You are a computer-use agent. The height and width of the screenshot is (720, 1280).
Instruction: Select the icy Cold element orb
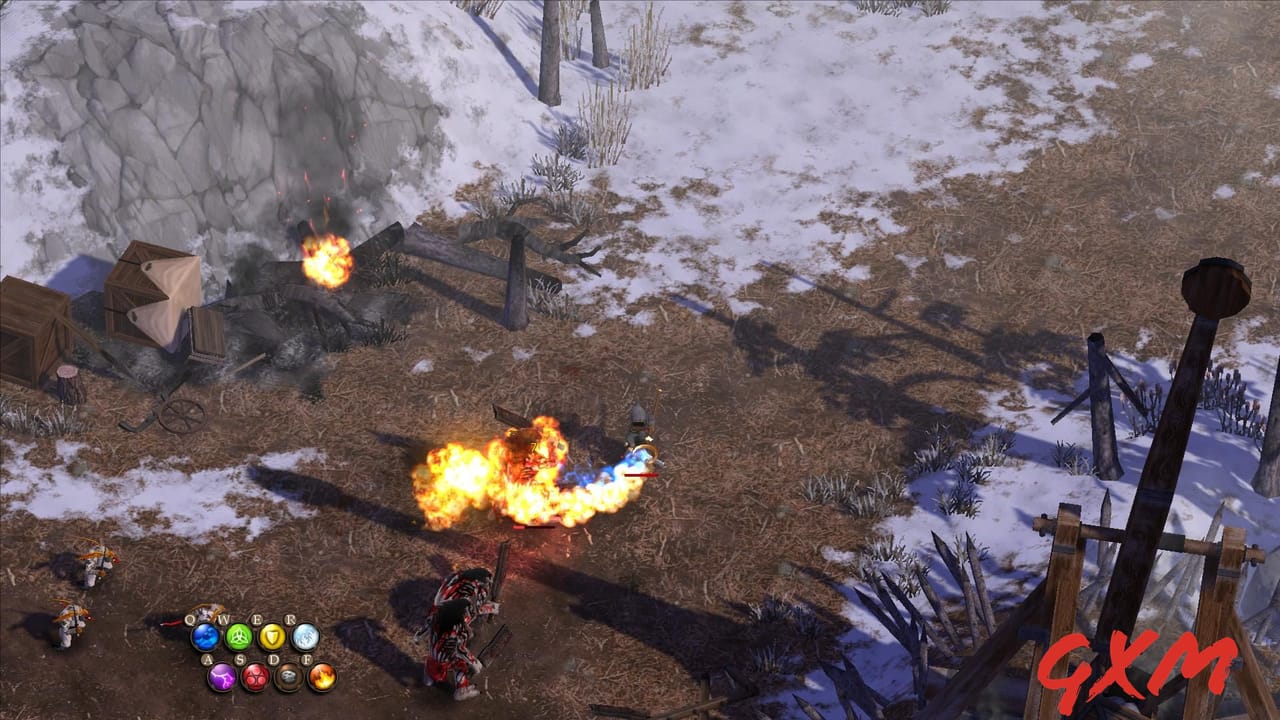pyautogui.click(x=305, y=637)
